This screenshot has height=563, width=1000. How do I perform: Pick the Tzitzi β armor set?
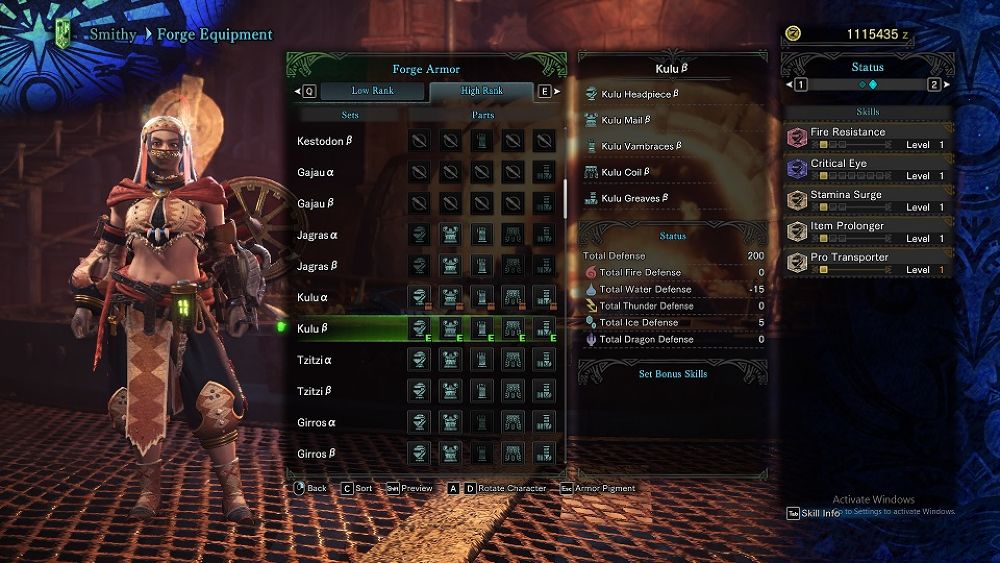(315, 391)
